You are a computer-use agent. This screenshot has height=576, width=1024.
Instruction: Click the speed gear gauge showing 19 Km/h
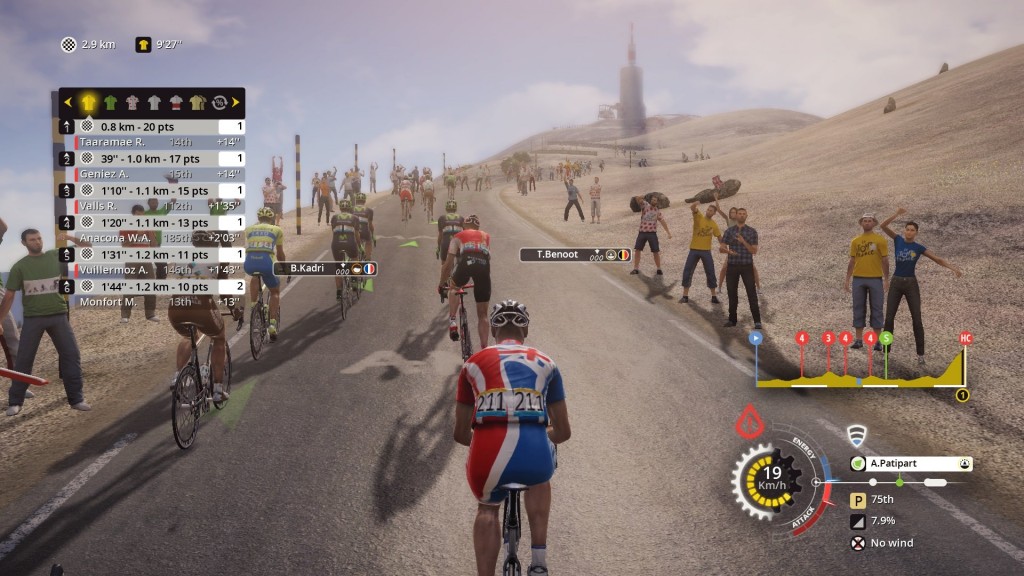tap(769, 479)
